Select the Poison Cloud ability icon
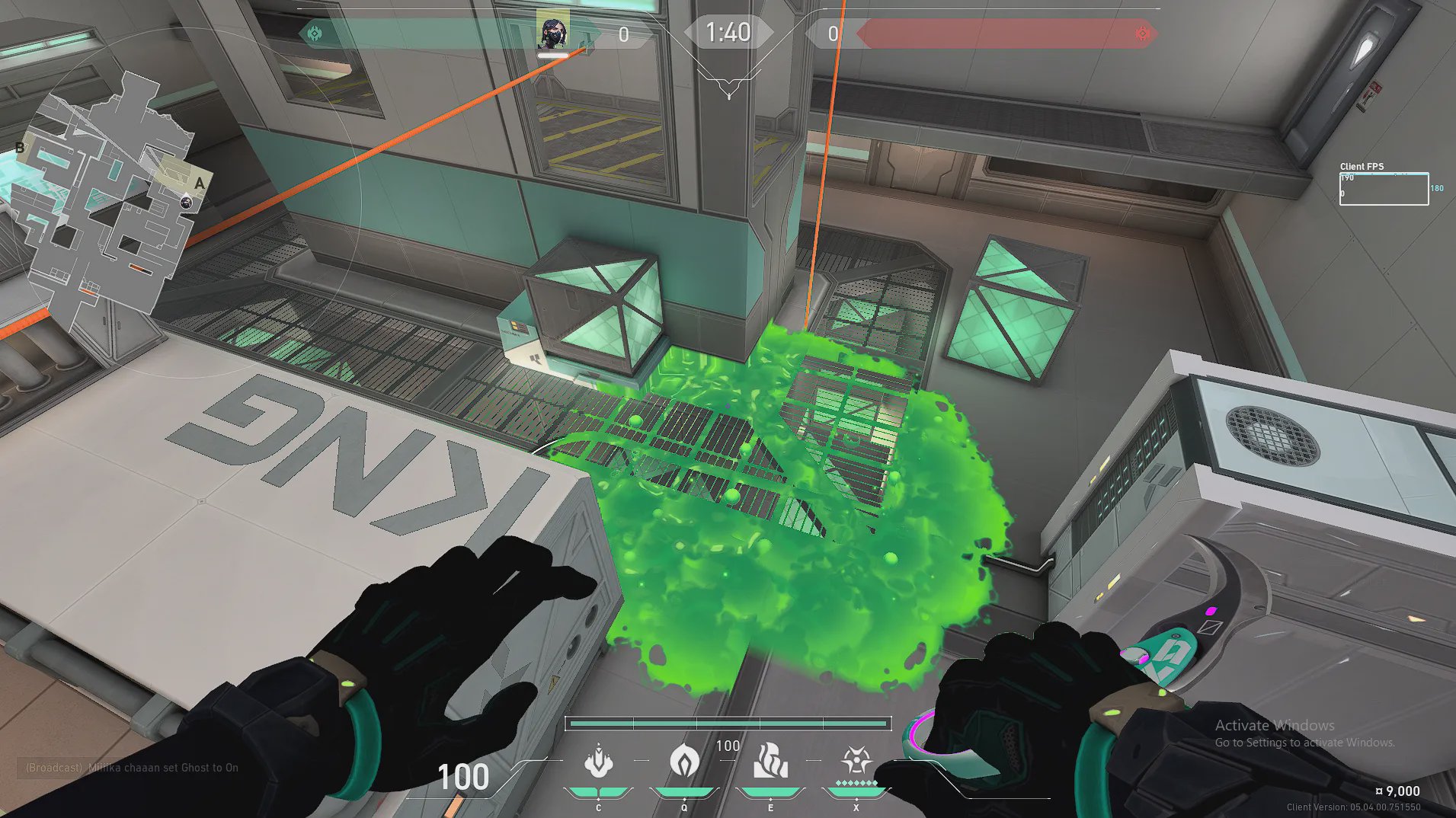 [684, 762]
